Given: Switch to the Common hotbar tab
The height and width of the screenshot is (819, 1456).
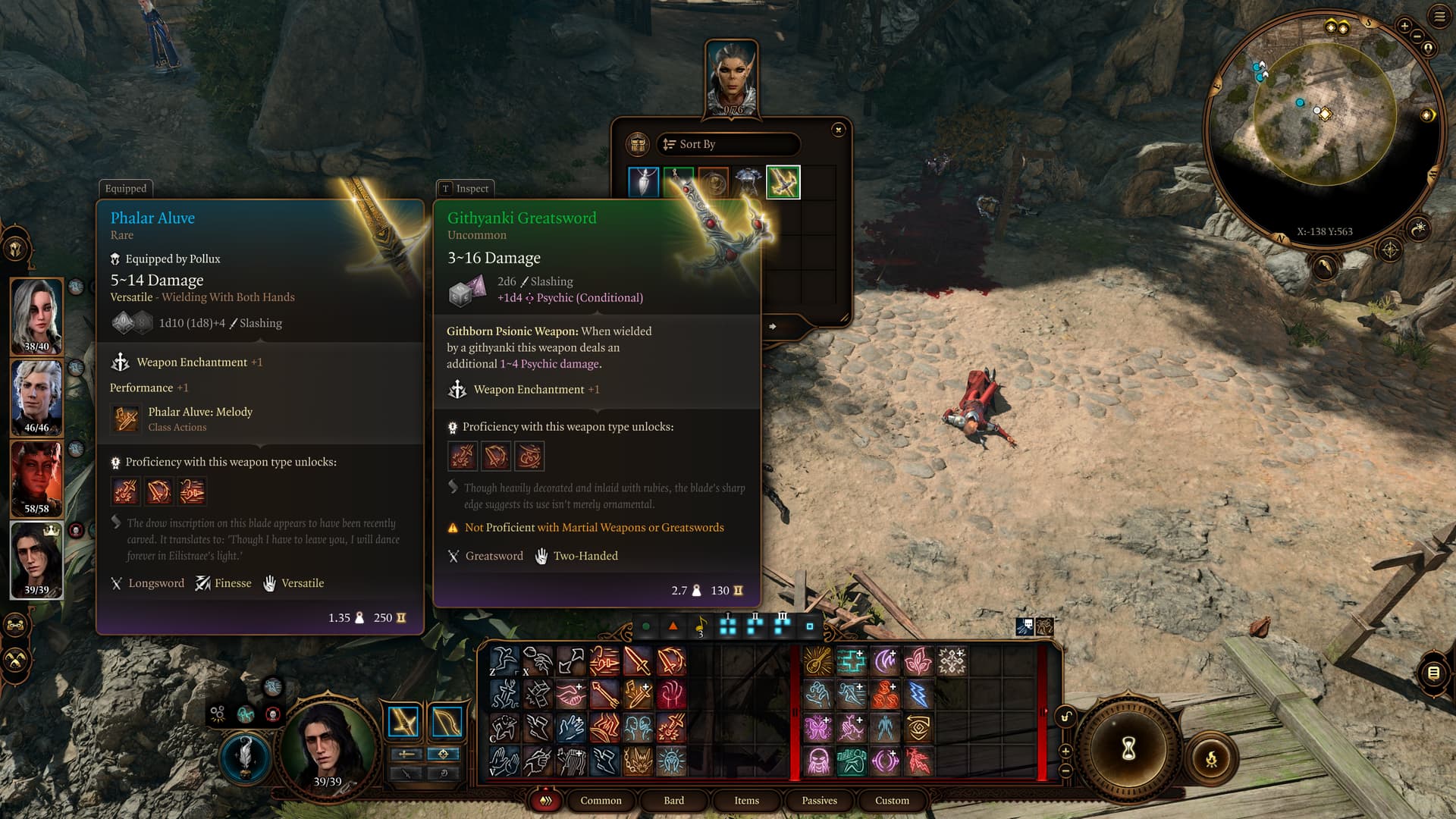Looking at the screenshot, I should (x=601, y=800).
